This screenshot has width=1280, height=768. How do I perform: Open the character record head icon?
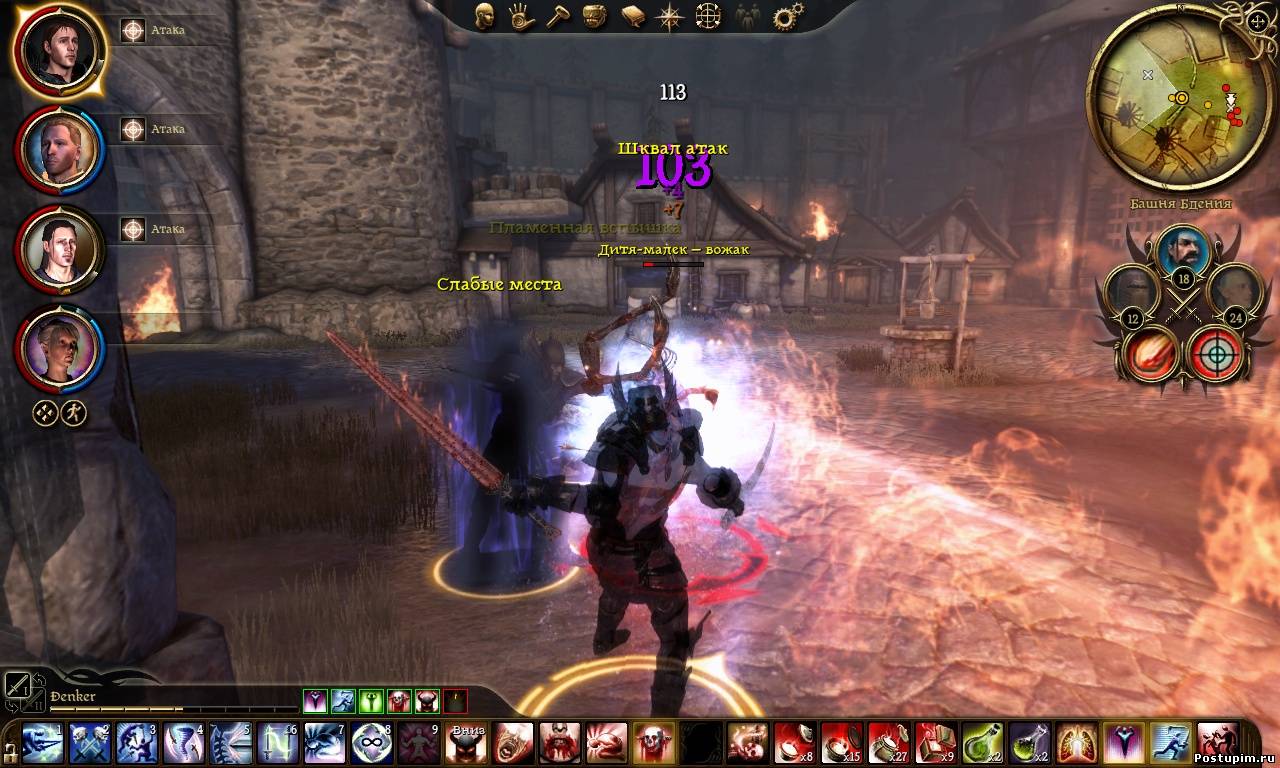click(485, 16)
